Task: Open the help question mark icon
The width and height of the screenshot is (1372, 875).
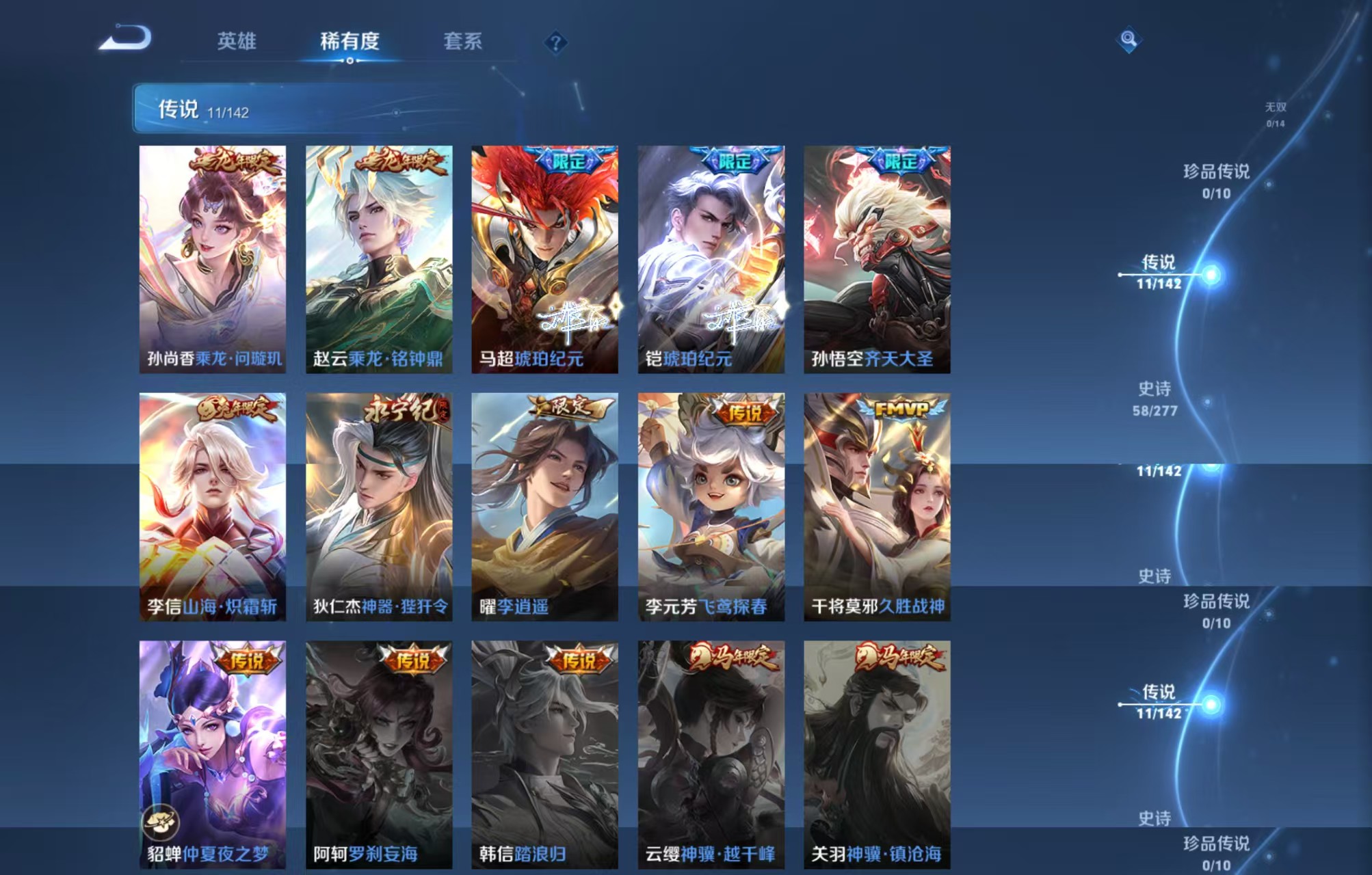Action: click(557, 42)
